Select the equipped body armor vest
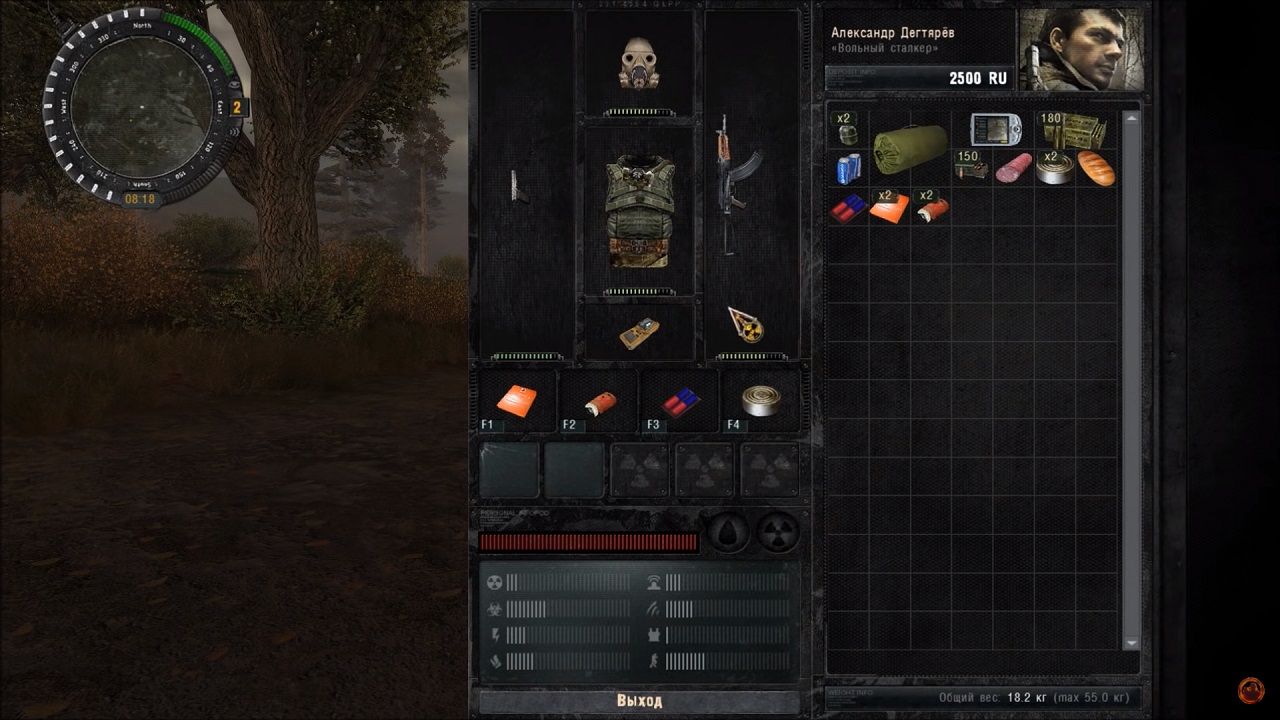This screenshot has width=1280, height=720. click(639, 210)
